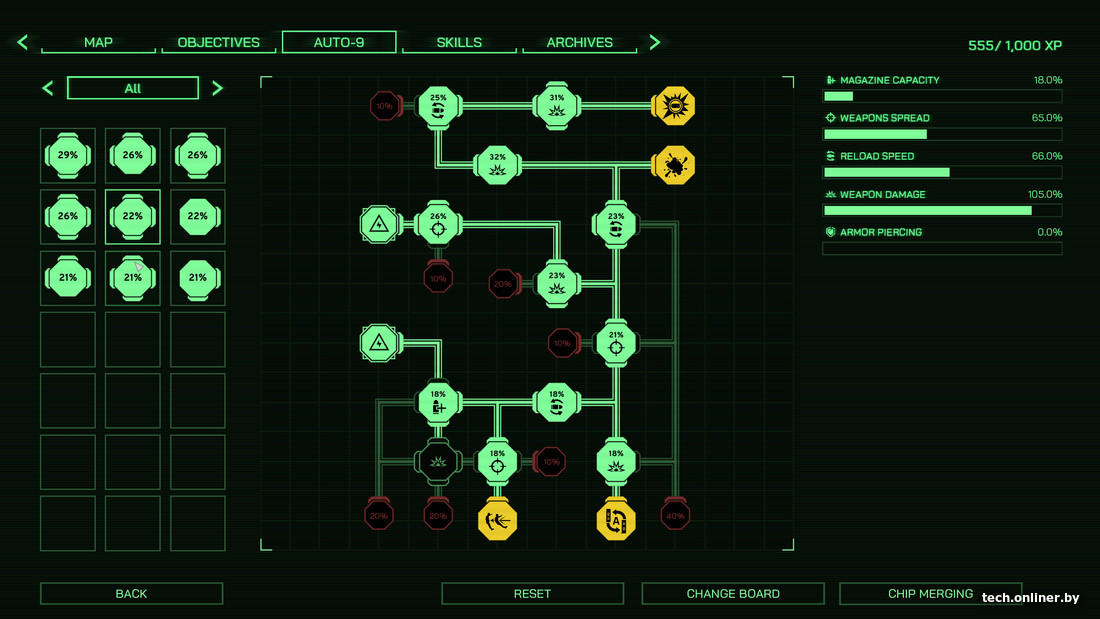Select the 25% reload chip node
The height and width of the screenshot is (619, 1100).
pyautogui.click(x=438, y=105)
